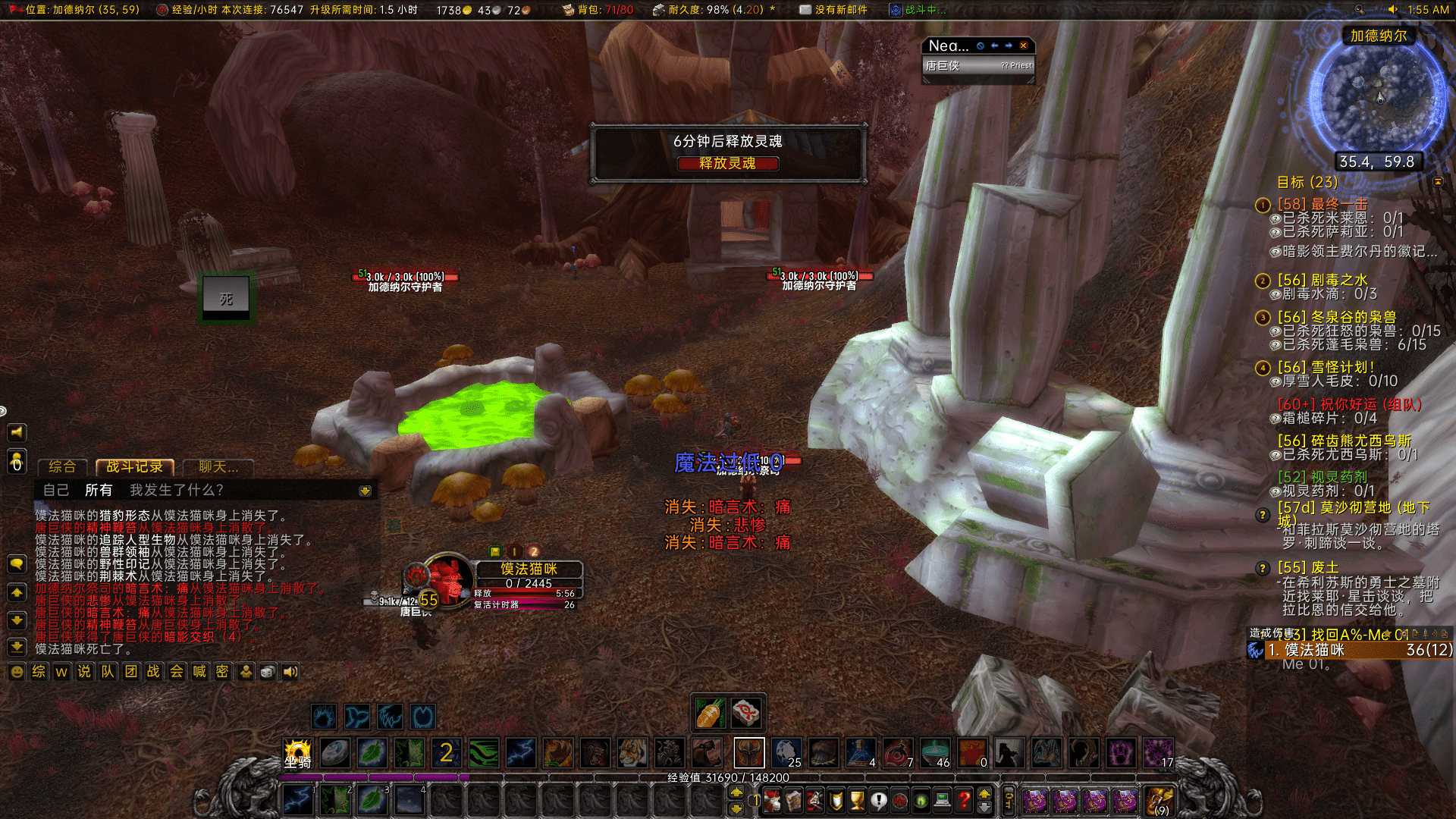Screen dimensions: 1456x819
Task: Click the 加德纳尔 minimap
Action: point(1378,99)
